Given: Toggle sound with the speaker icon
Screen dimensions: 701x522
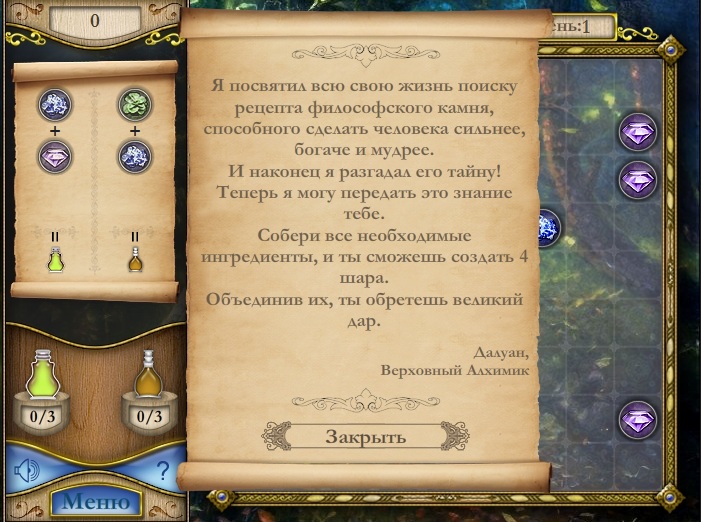Looking at the screenshot, I should tap(27, 468).
